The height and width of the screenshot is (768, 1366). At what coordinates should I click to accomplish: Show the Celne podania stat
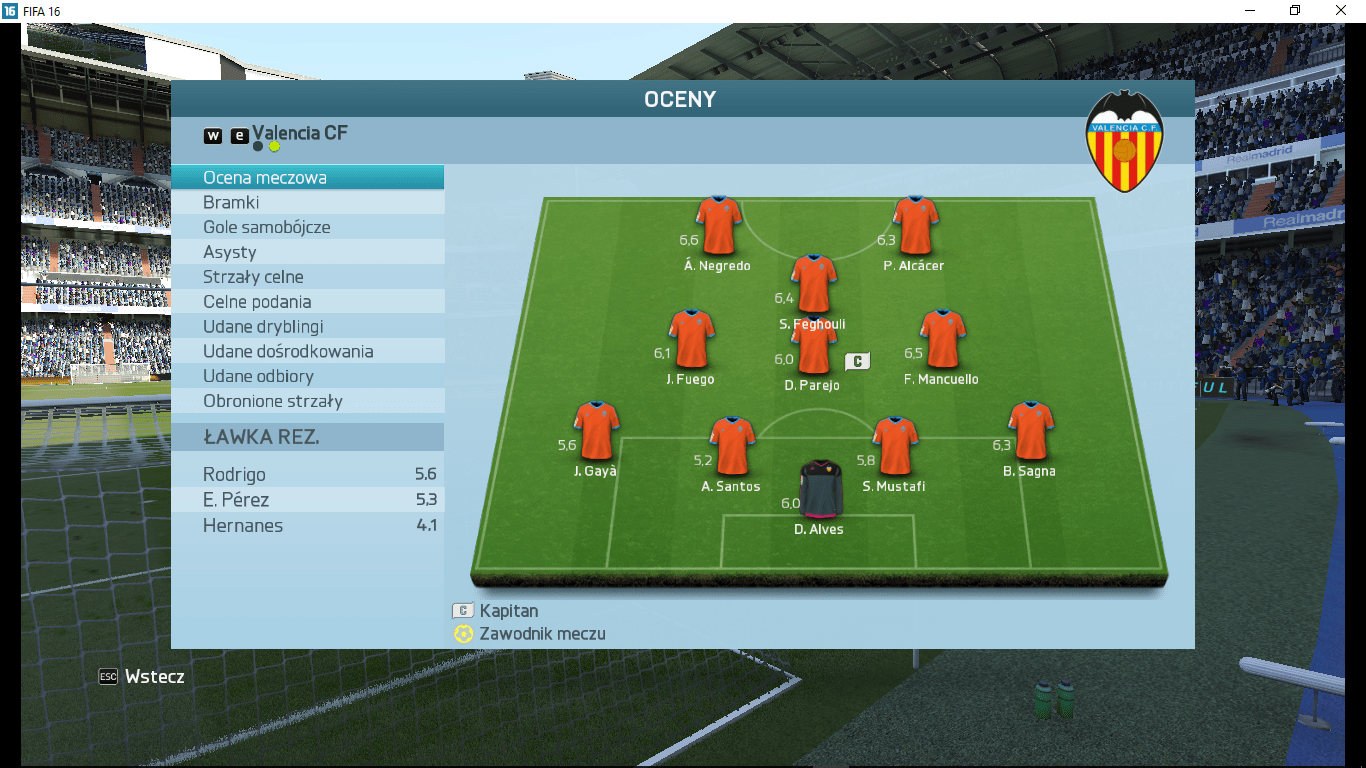pos(307,302)
